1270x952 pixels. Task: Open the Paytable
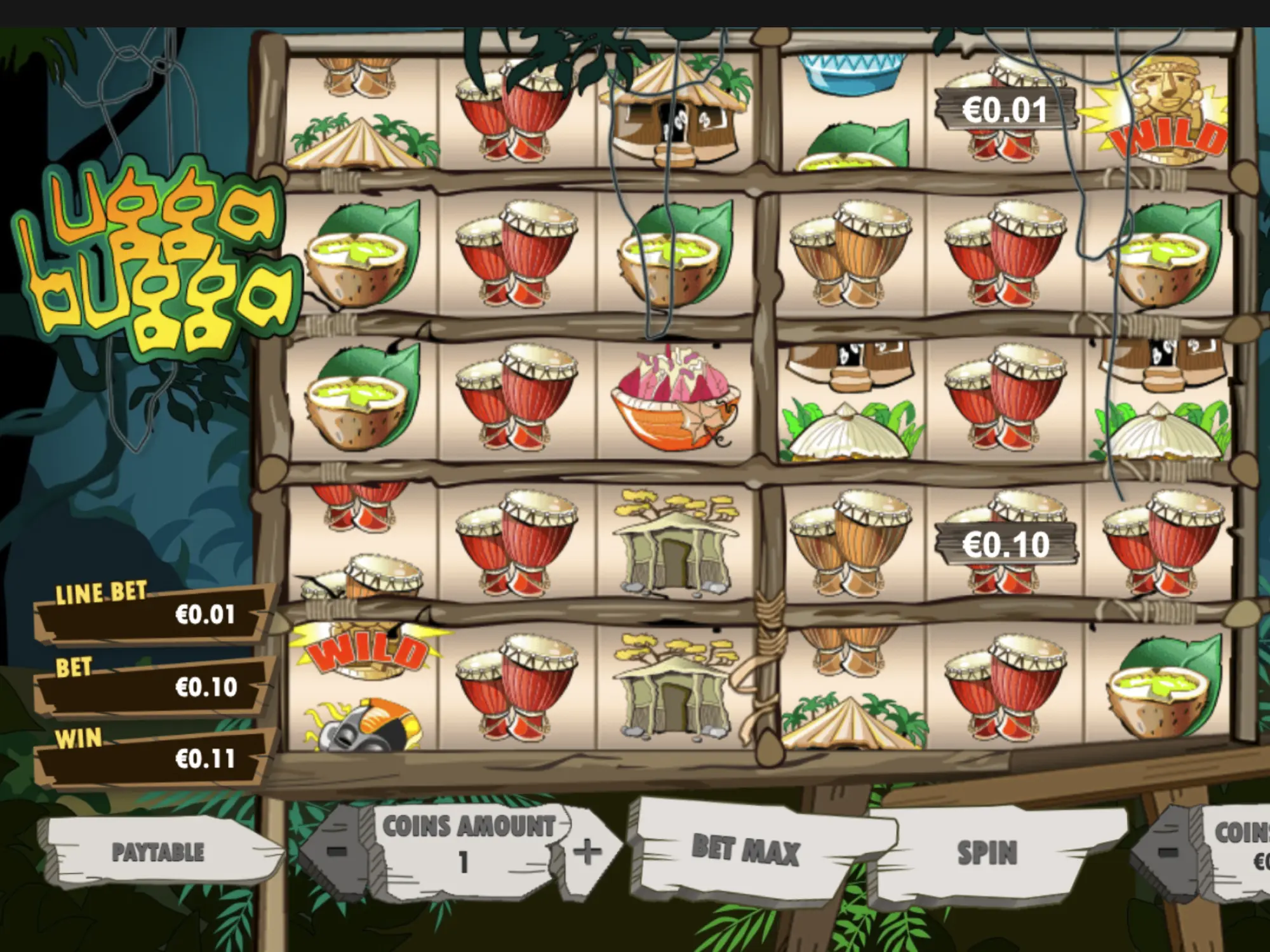[x=159, y=852]
